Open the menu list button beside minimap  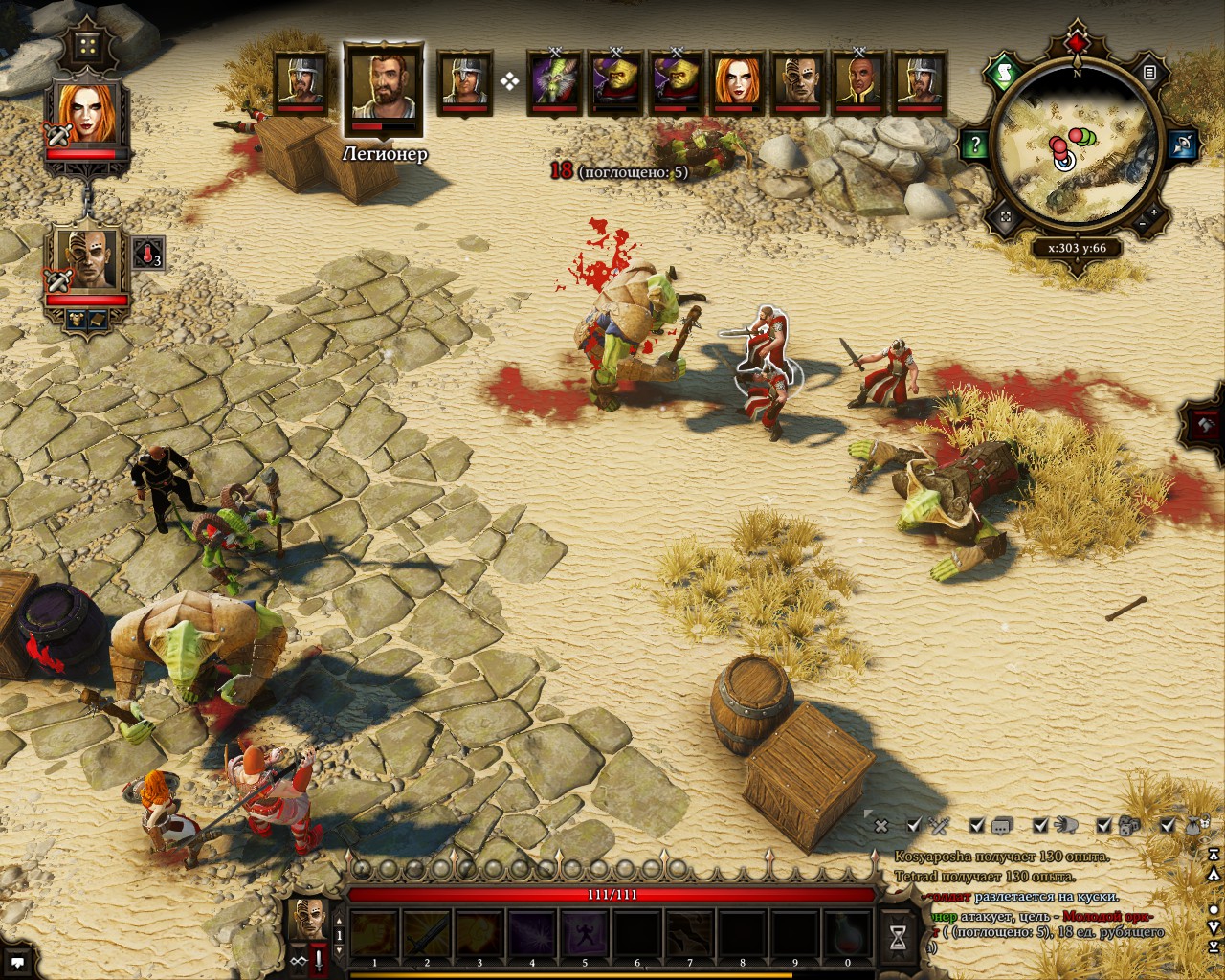[1149, 73]
